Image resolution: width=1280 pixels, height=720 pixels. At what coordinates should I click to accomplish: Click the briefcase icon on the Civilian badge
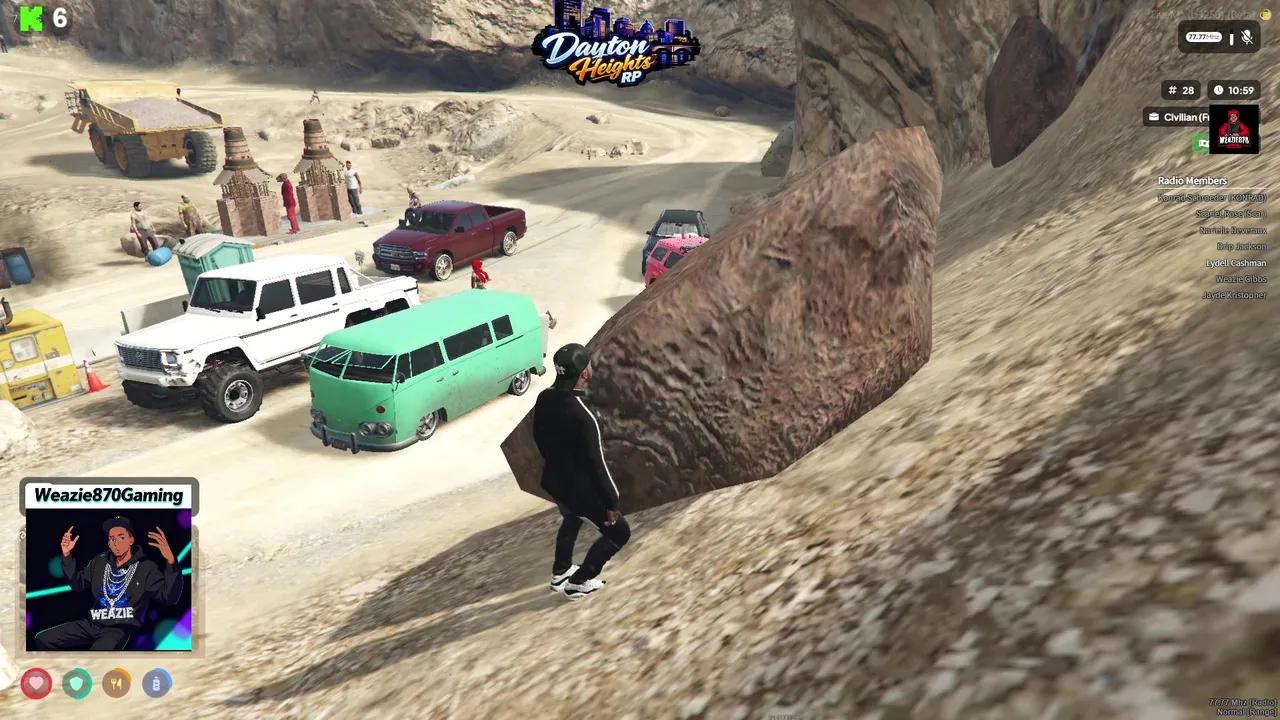tap(1153, 117)
